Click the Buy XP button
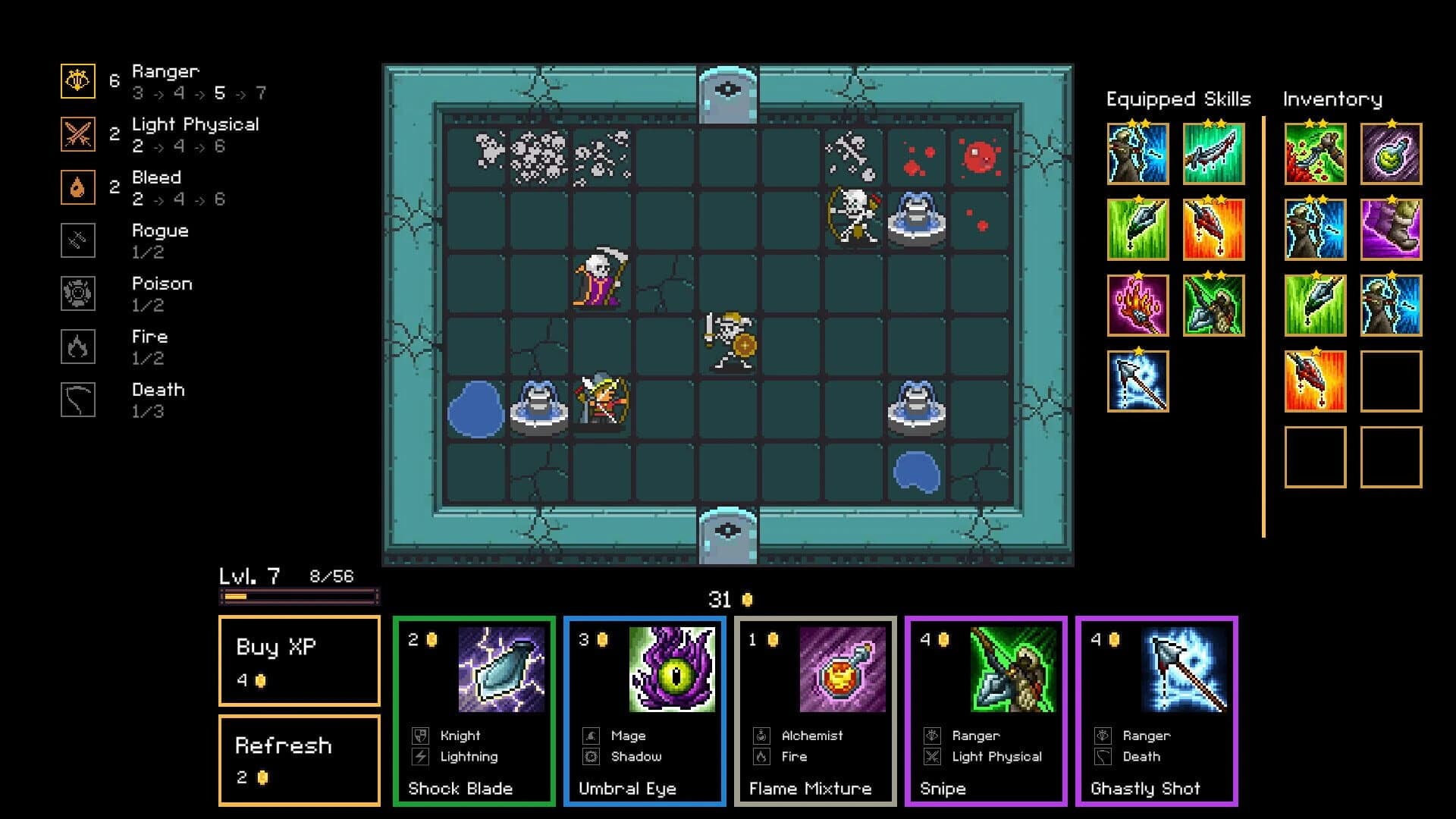Screen dimensions: 1456x819 pos(300,662)
